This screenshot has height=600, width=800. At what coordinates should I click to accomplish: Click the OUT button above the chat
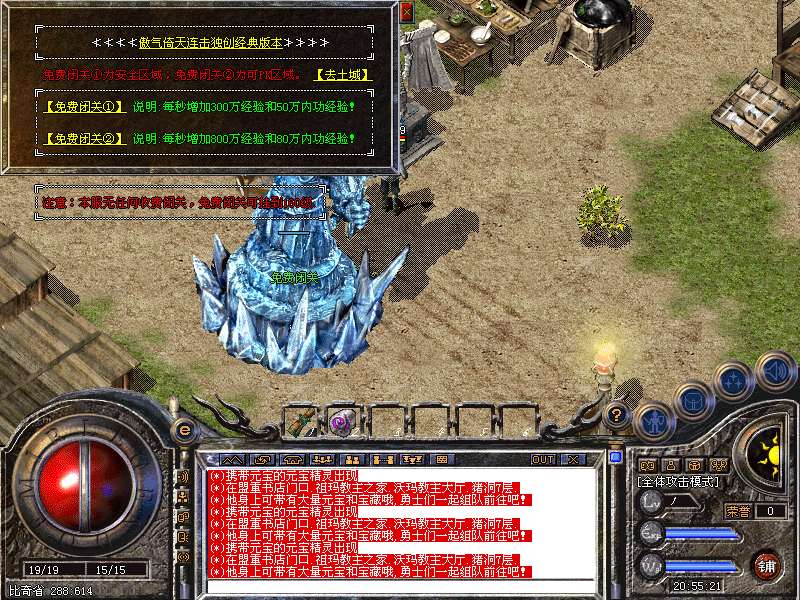pos(543,459)
